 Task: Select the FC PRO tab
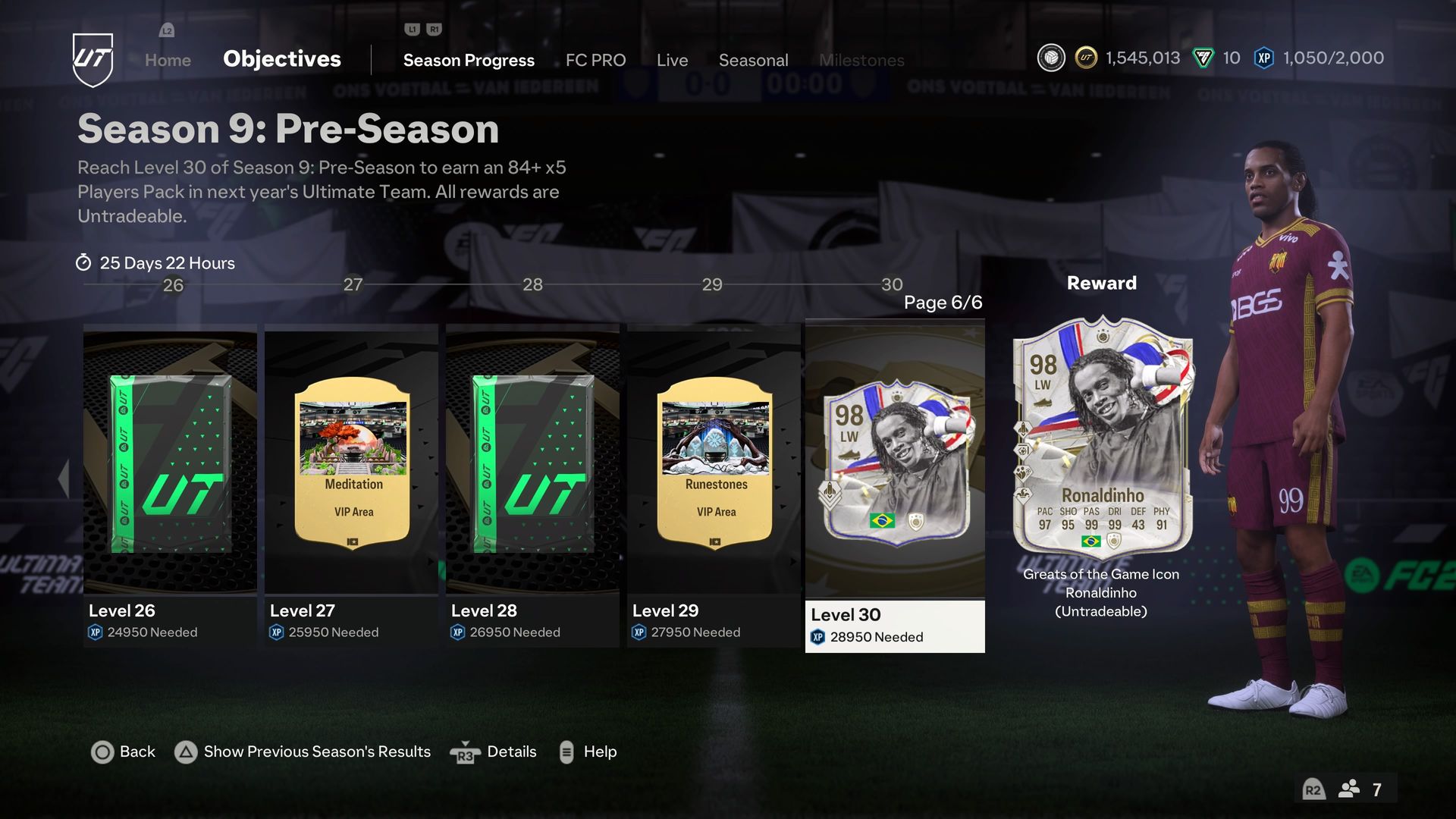pyautogui.click(x=595, y=60)
